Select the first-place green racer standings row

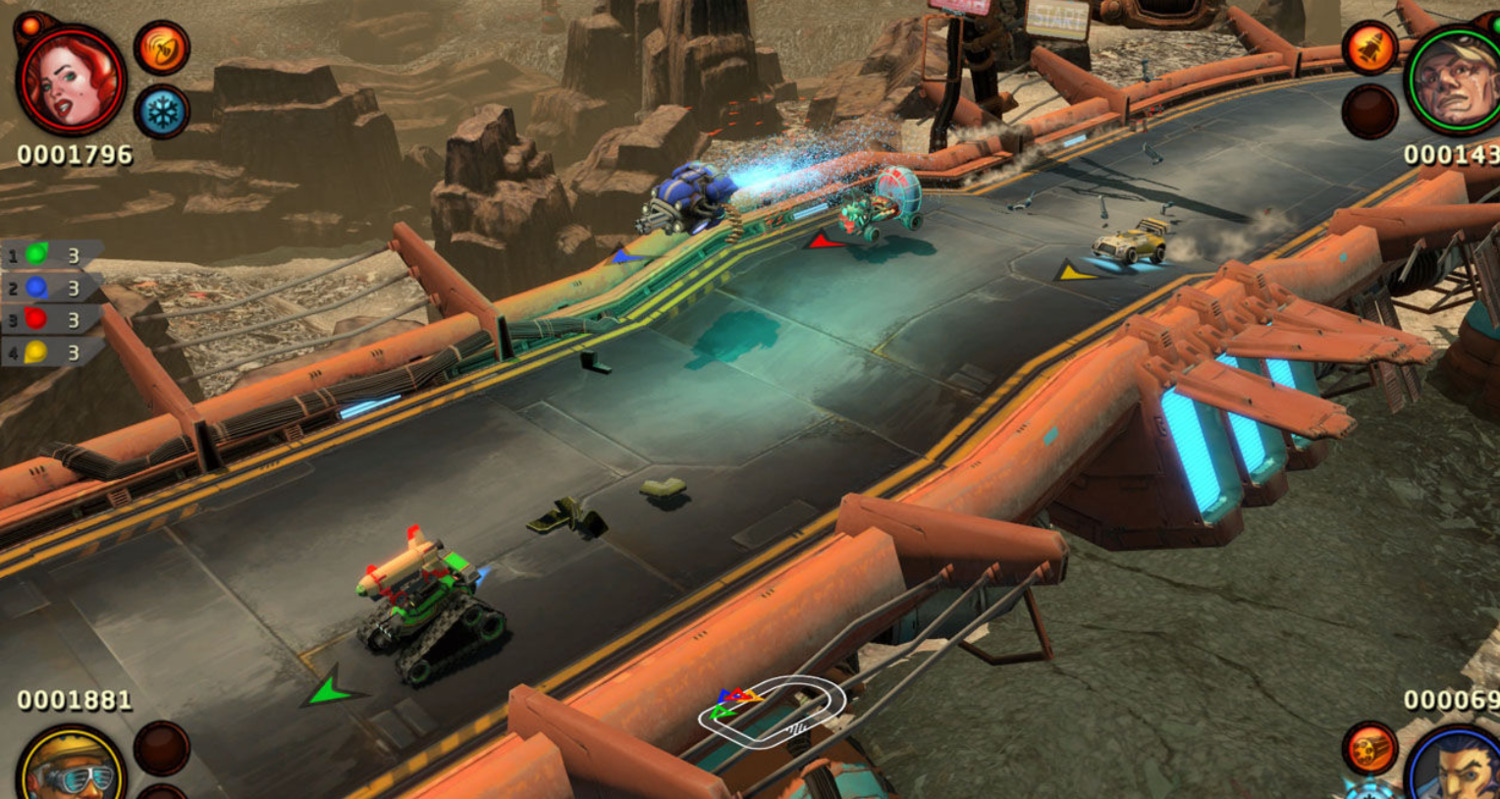52,255
